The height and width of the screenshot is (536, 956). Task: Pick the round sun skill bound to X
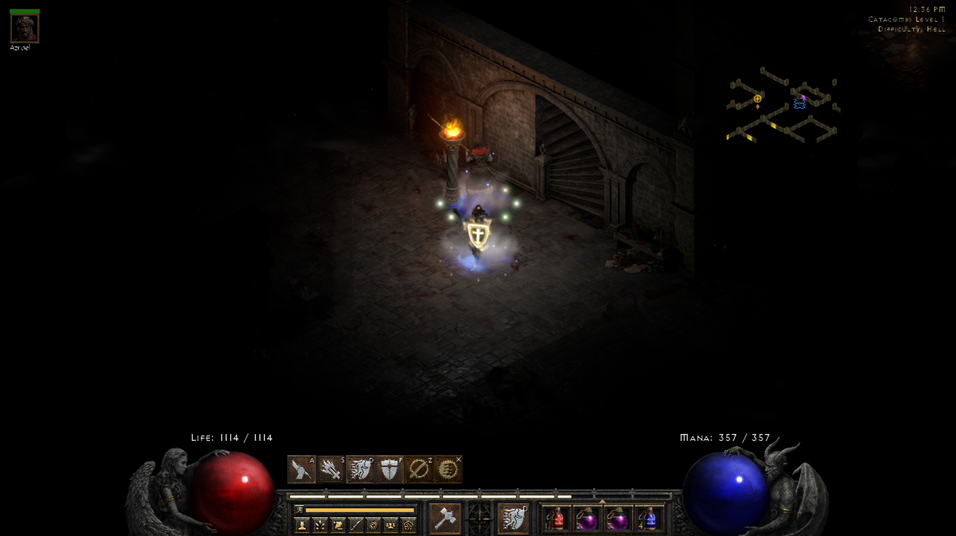coord(449,469)
